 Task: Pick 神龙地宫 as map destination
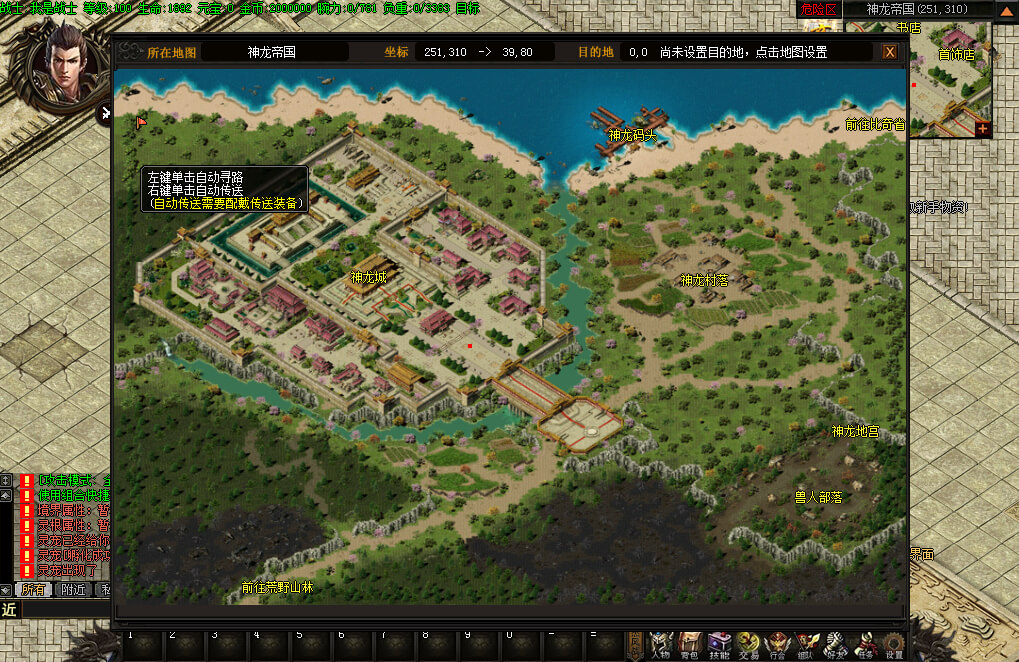tap(855, 432)
